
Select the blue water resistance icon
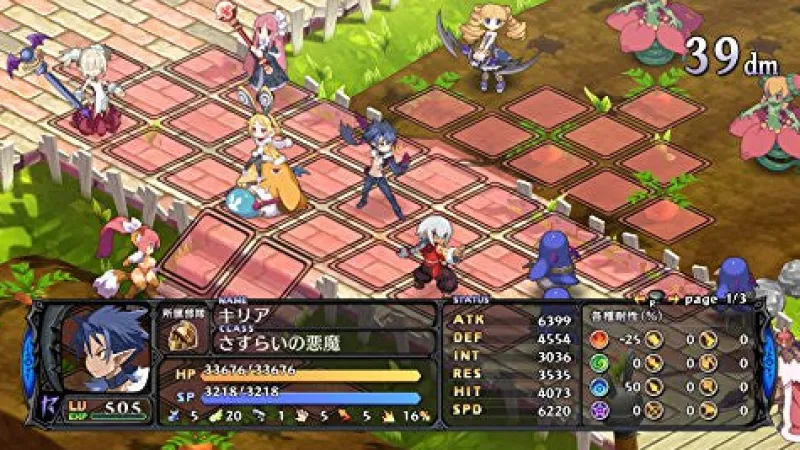(x=599, y=385)
